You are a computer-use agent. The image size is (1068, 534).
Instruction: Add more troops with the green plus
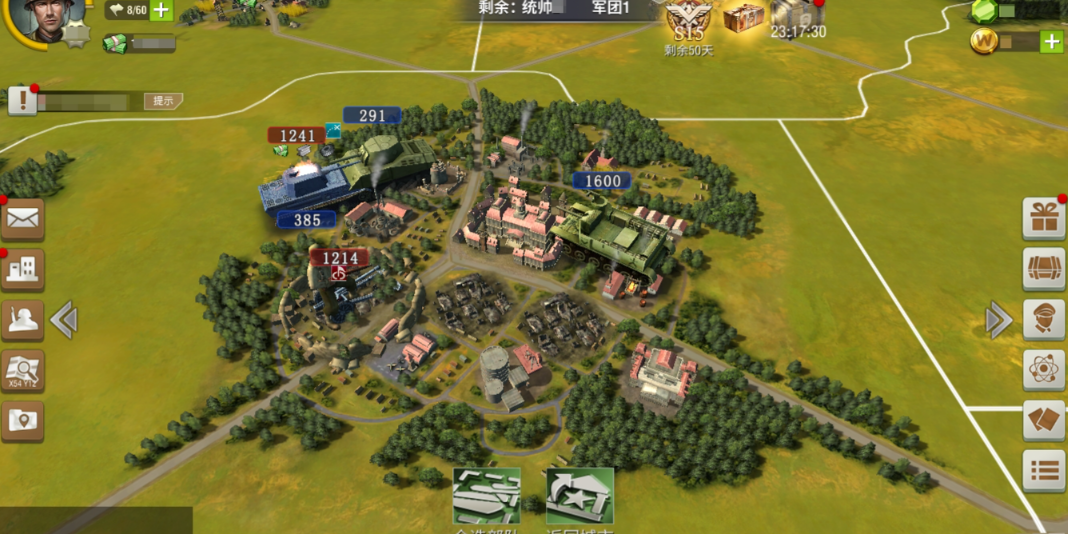(161, 11)
